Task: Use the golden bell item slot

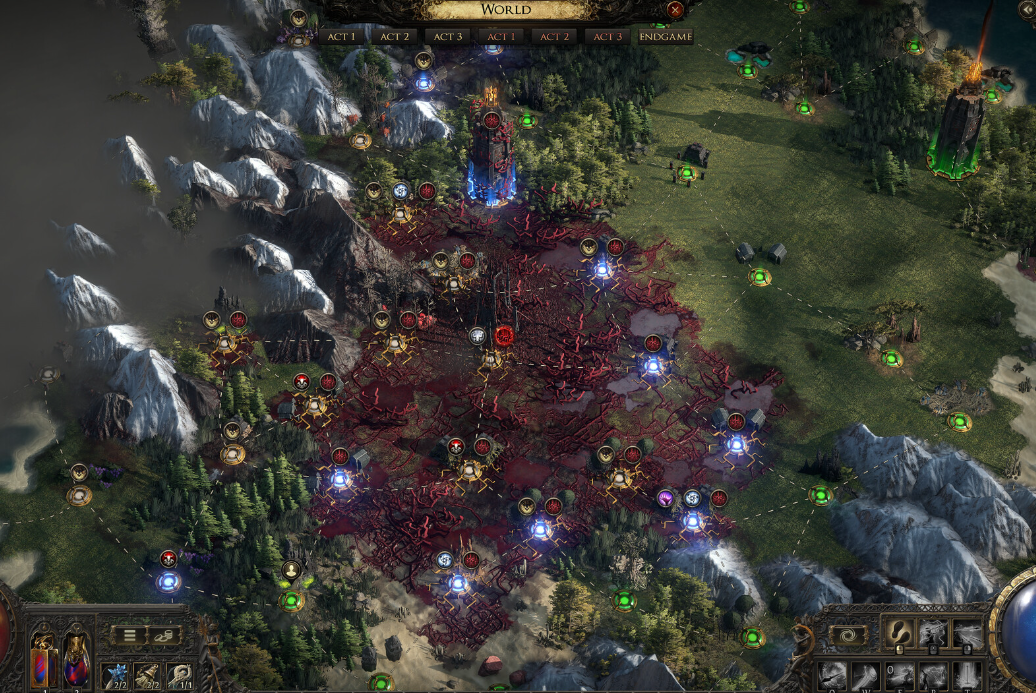Action: 147,675
